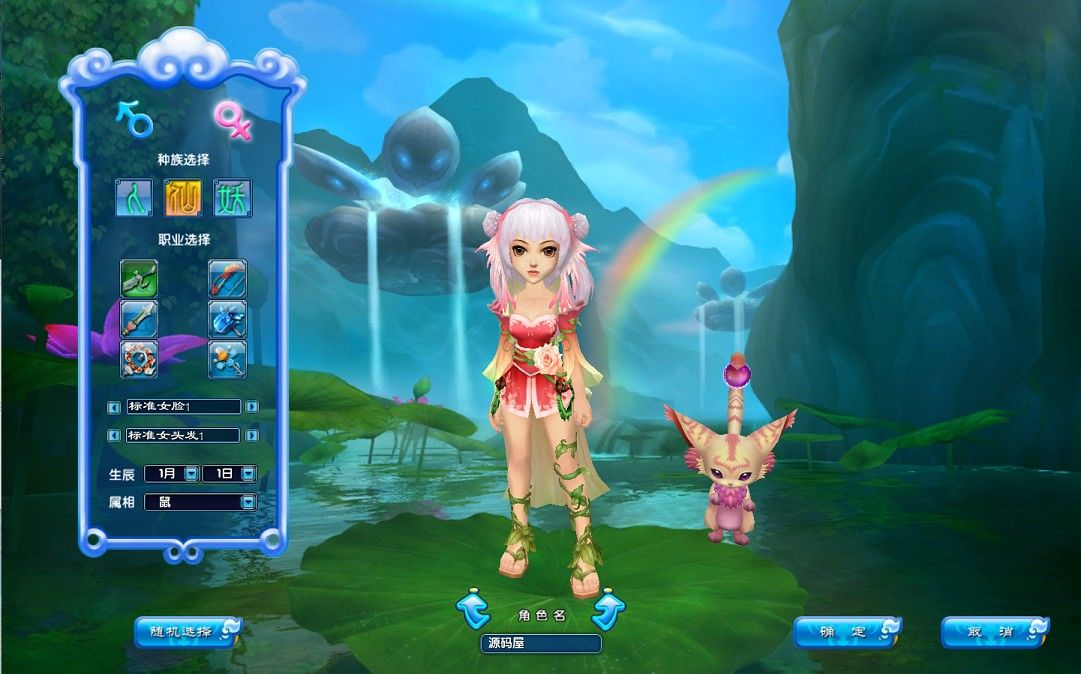The image size is (1081, 674).
Task: Pick the flower staff class icon
Action: [227, 359]
